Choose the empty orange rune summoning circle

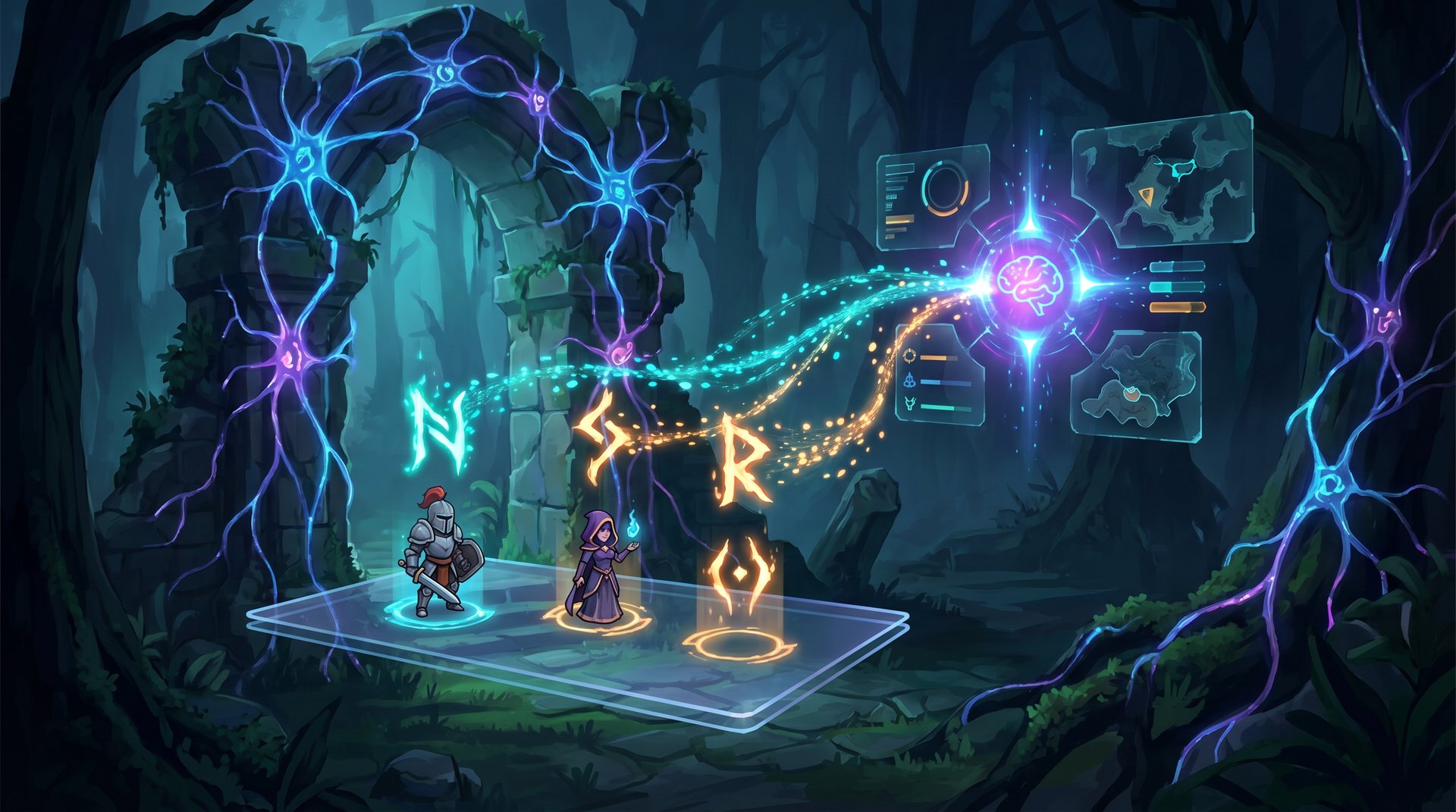click(739, 644)
